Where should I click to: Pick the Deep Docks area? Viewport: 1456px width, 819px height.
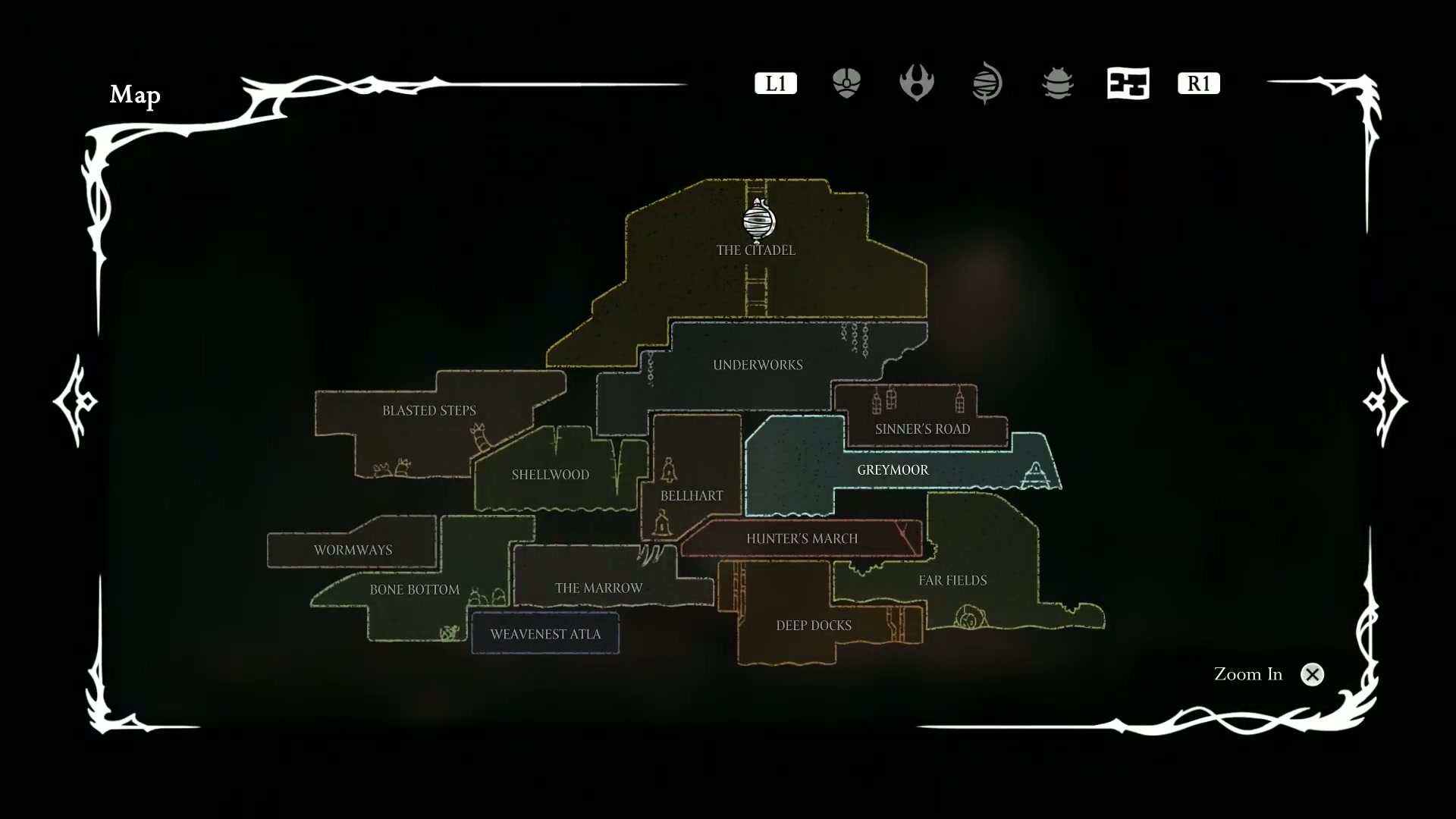pyautogui.click(x=814, y=626)
